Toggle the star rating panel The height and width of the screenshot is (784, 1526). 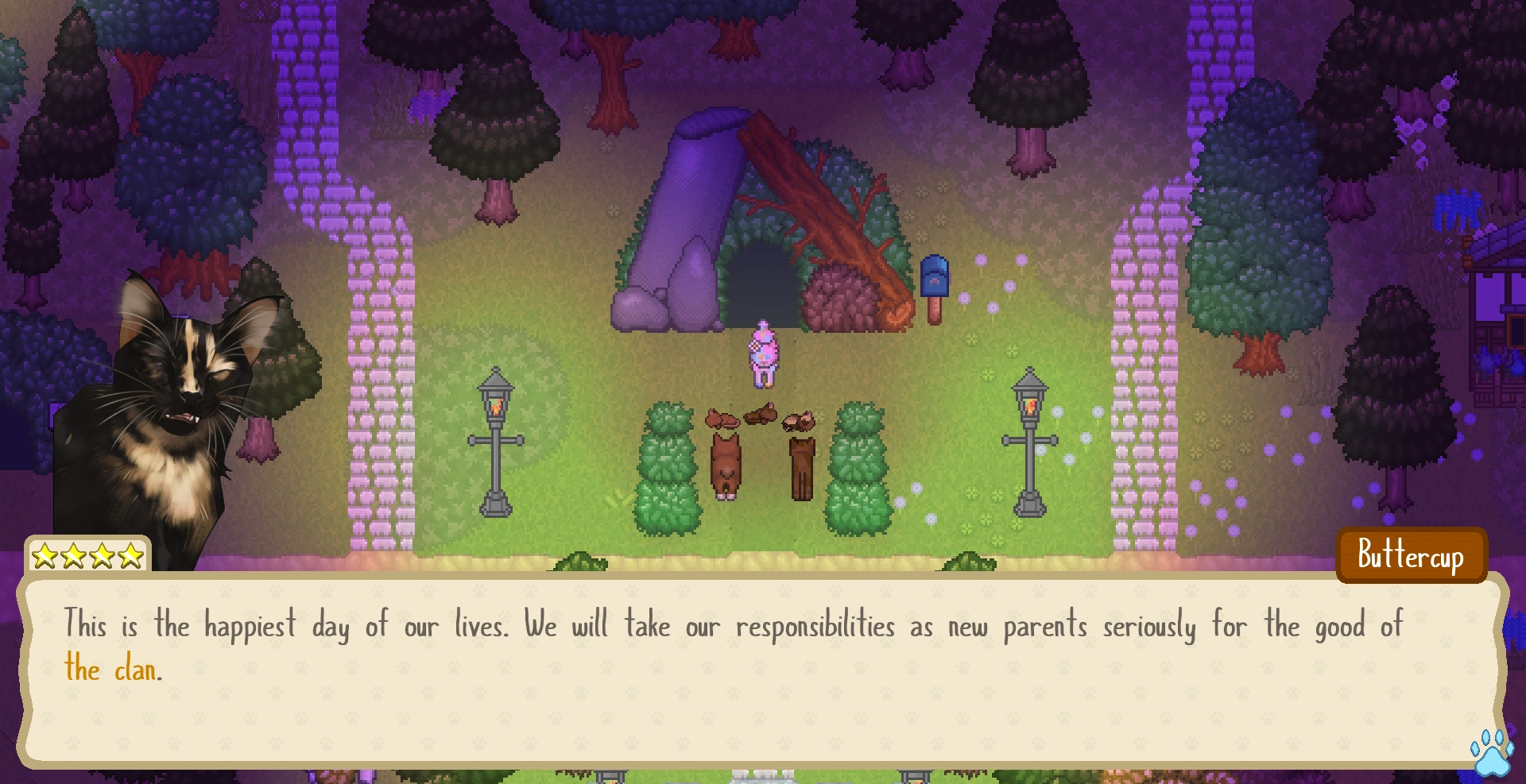(x=86, y=556)
